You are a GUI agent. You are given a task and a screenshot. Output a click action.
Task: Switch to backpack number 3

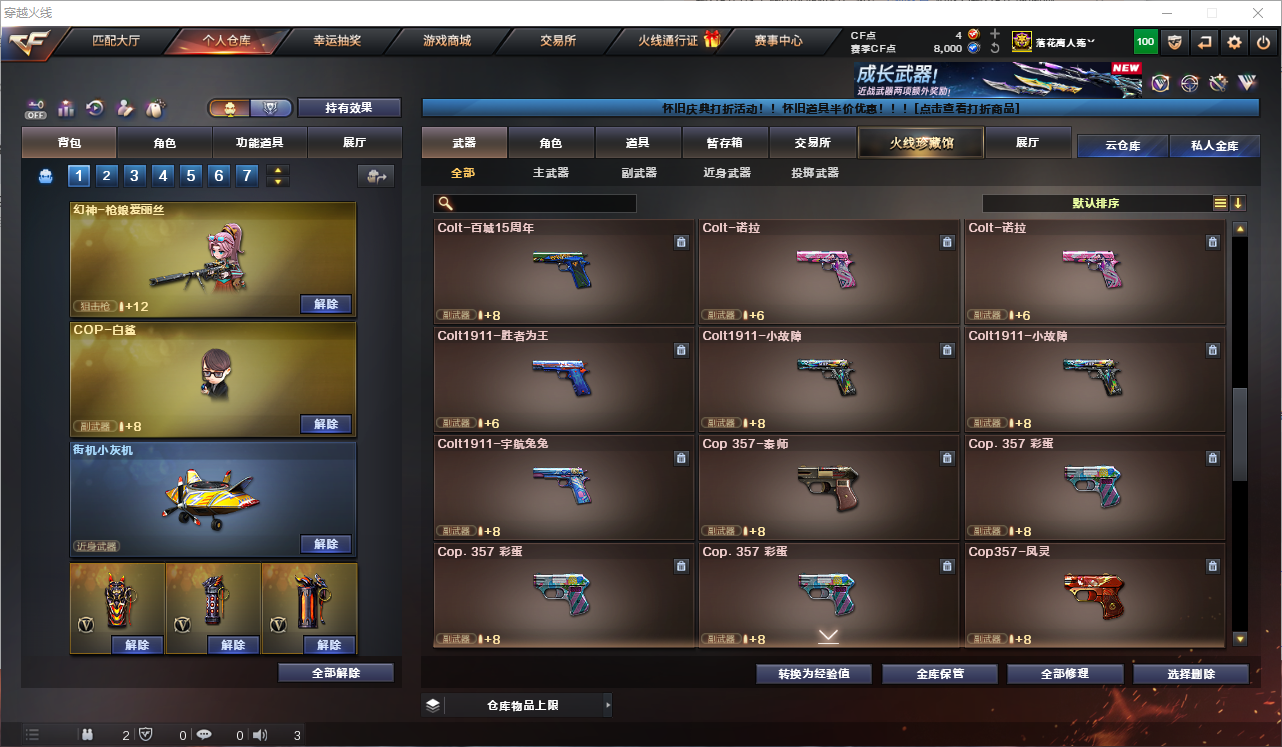coord(135,176)
